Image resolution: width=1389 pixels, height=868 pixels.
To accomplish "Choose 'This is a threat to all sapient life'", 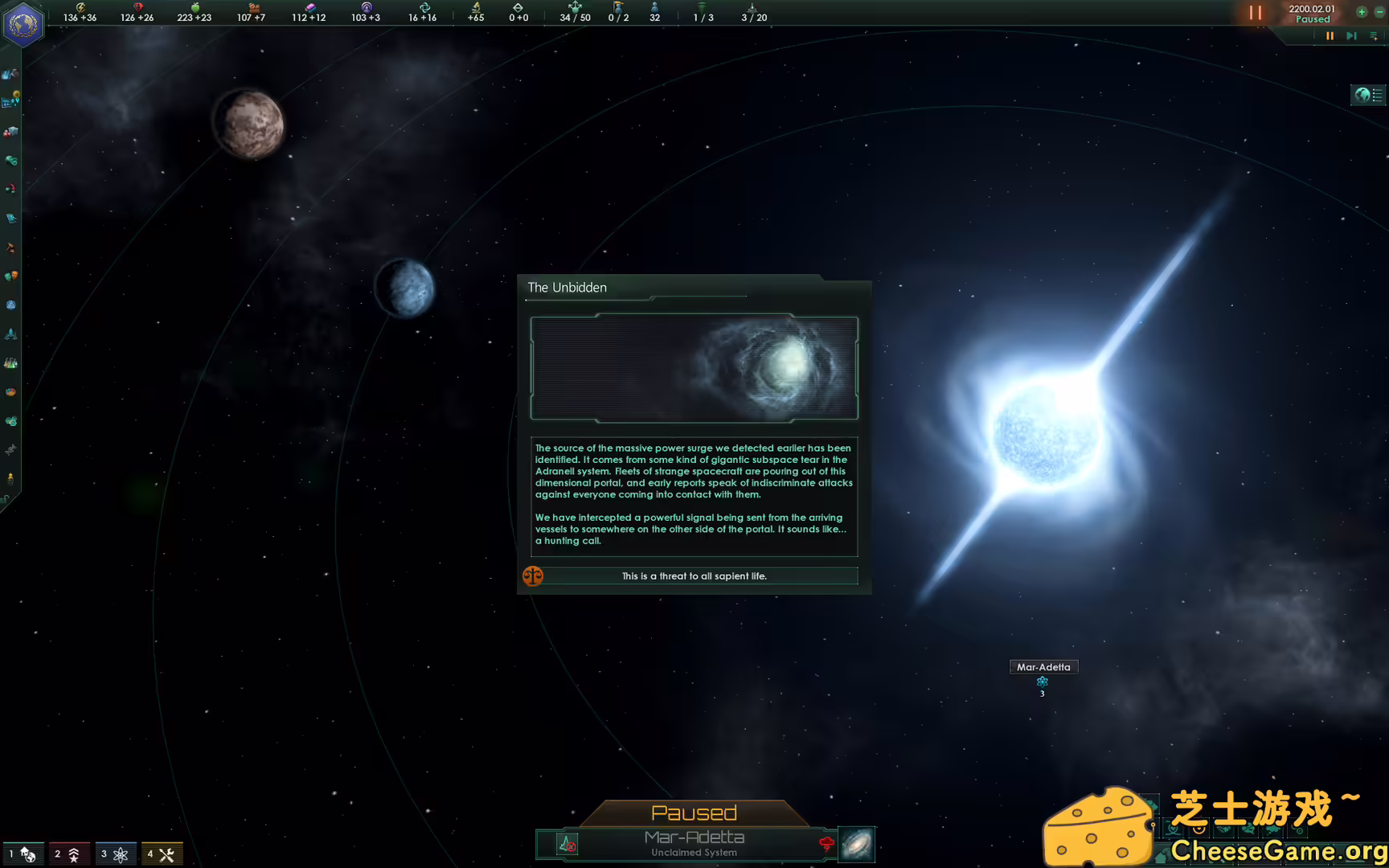I will pyautogui.click(x=694, y=576).
